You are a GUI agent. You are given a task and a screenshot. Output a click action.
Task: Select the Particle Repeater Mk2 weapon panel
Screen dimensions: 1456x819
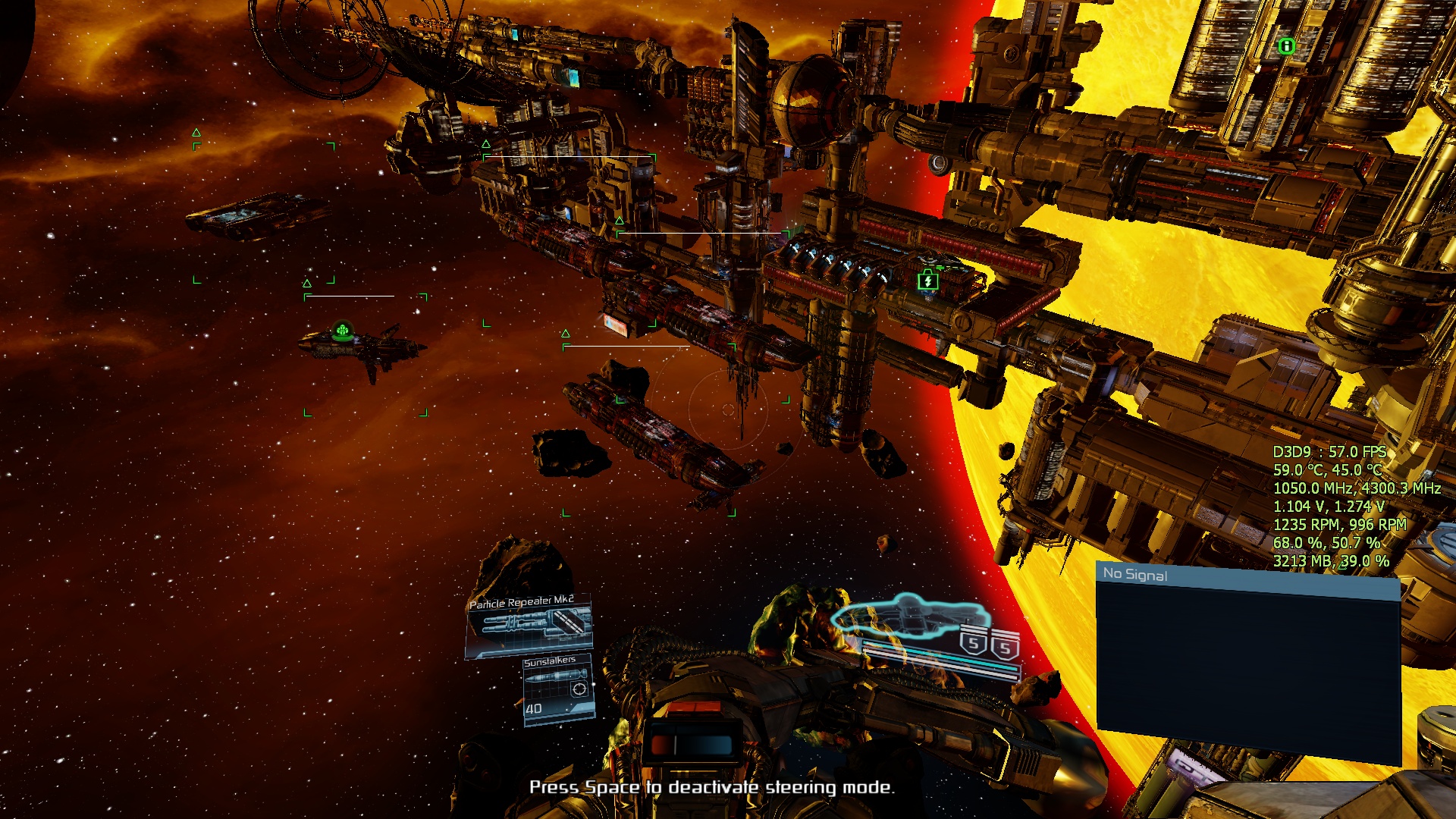(x=529, y=626)
